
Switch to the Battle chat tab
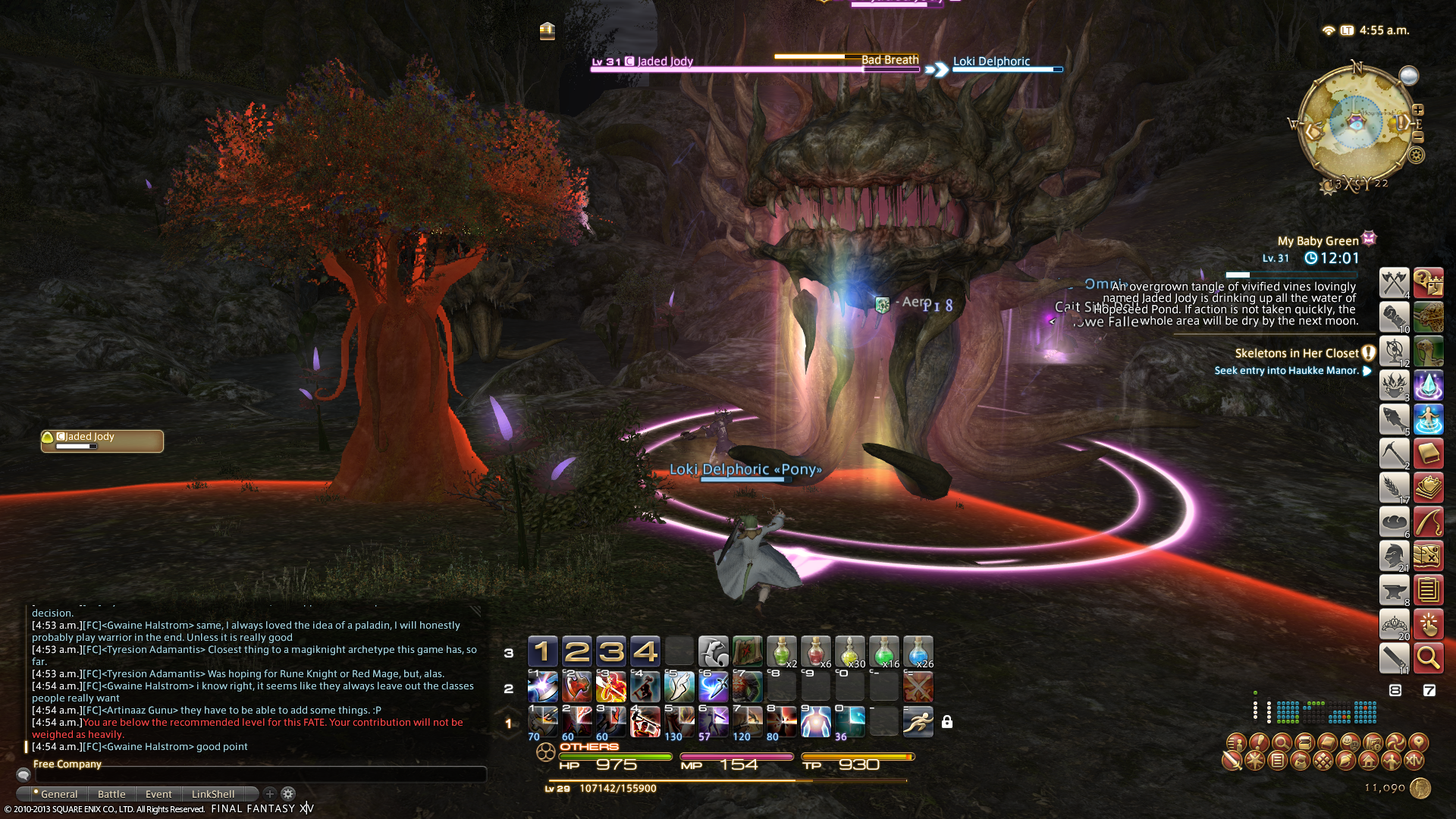point(111,794)
